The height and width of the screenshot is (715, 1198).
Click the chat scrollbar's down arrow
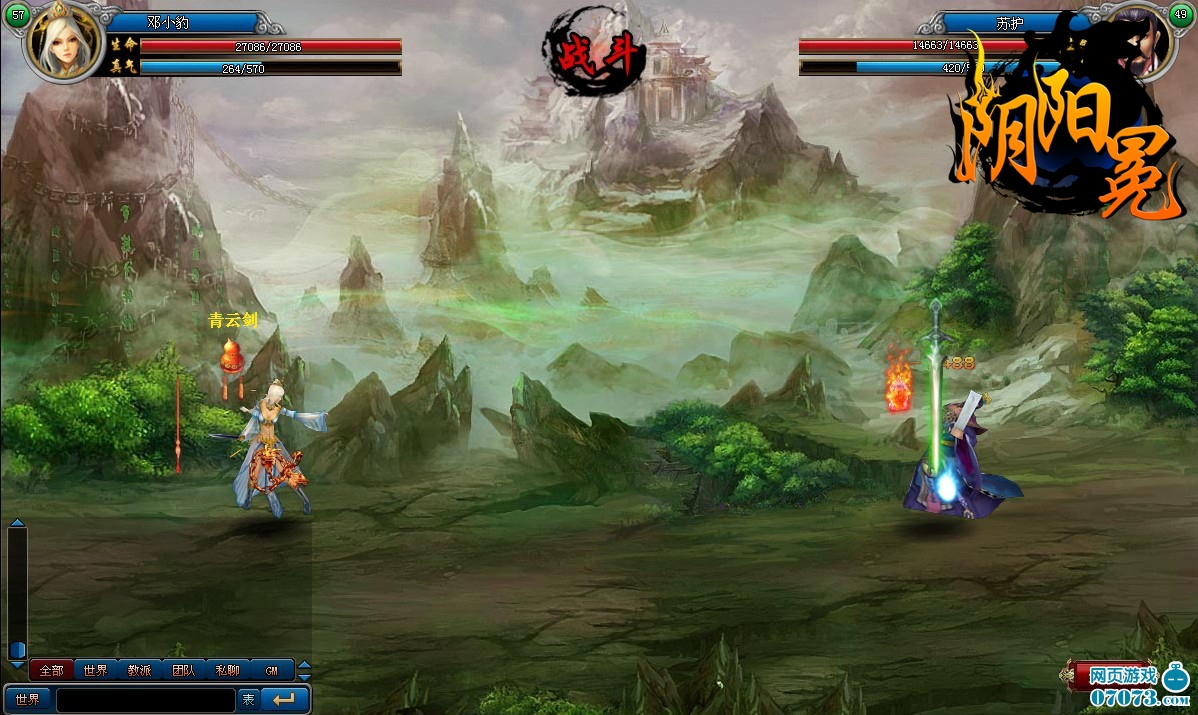(17, 664)
